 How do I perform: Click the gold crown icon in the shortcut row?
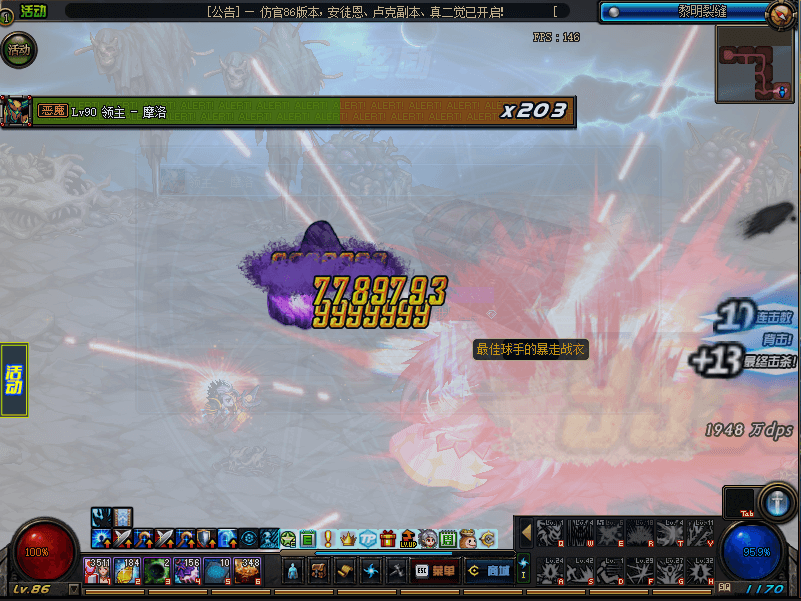click(x=348, y=539)
